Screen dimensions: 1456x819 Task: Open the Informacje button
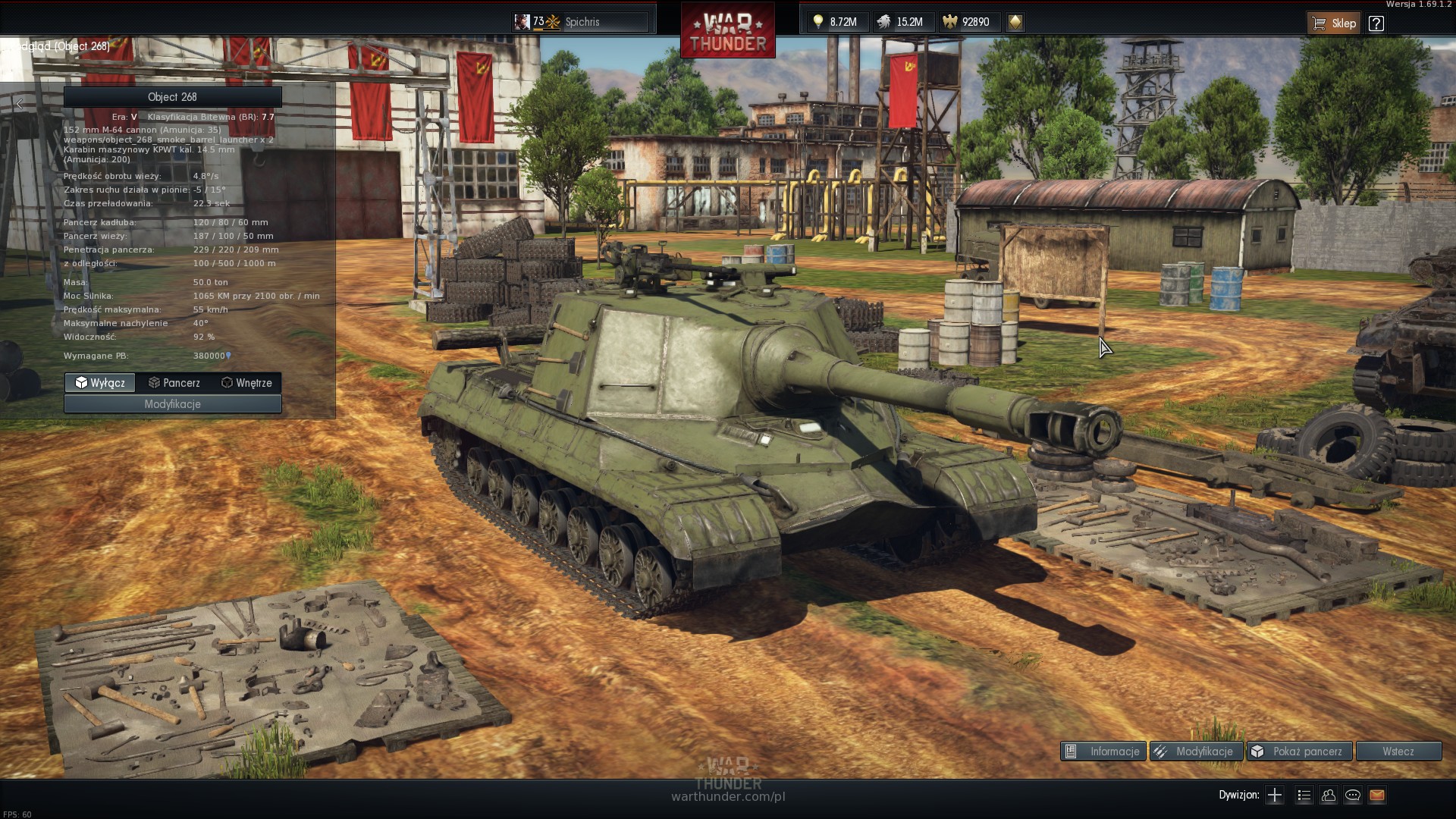1103,752
